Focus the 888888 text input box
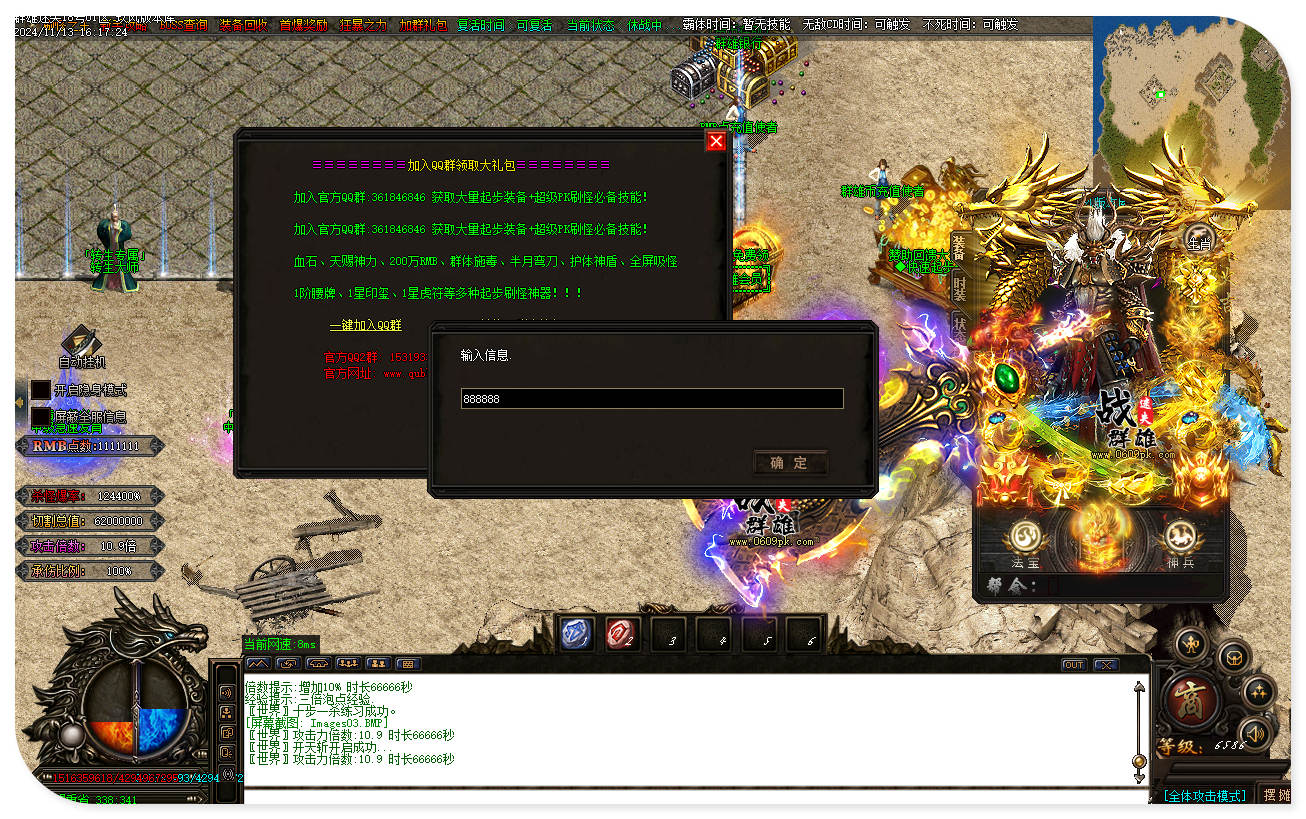 651,398
